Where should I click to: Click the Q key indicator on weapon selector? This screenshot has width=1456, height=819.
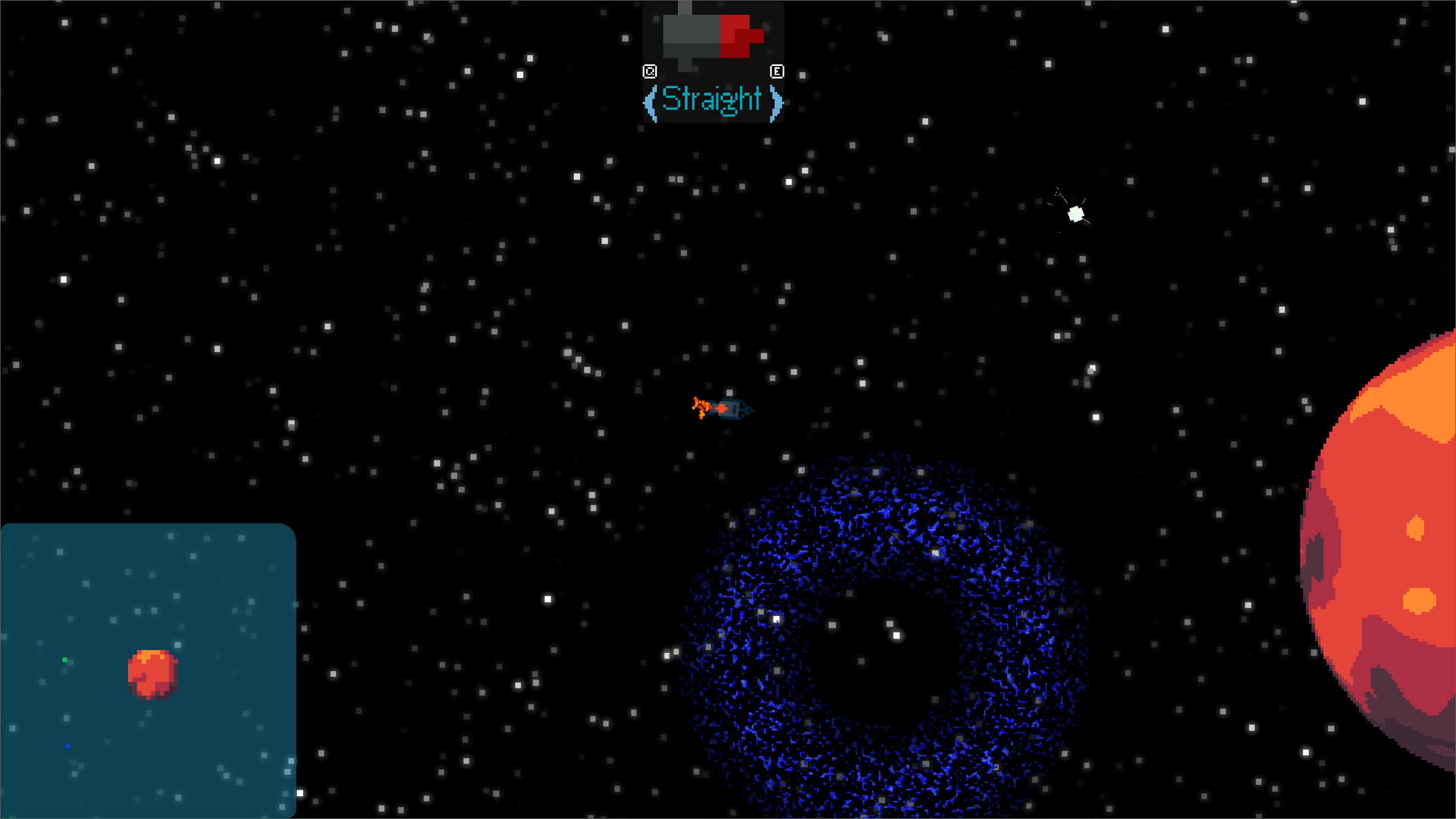click(x=651, y=71)
